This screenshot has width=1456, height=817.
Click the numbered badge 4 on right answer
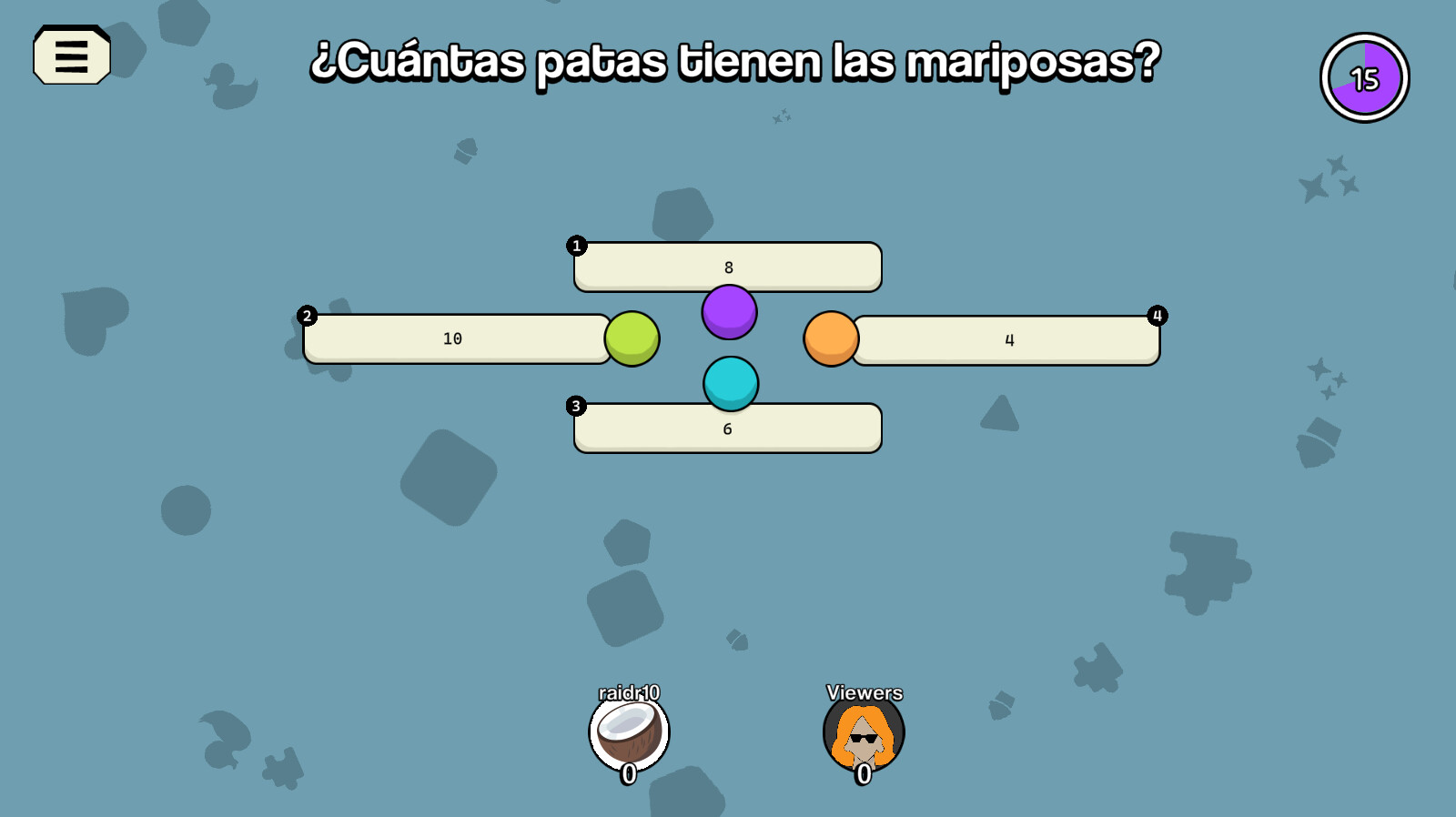coord(1157,316)
